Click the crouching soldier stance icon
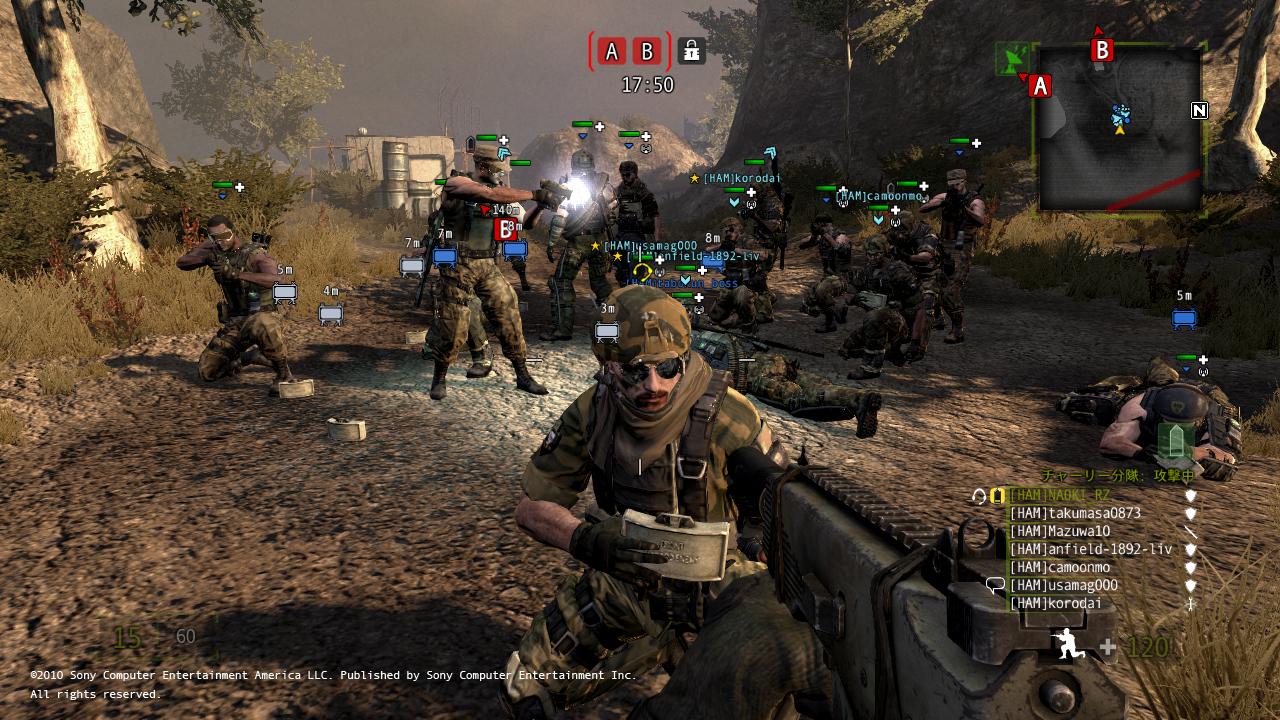1280x720 pixels. pos(1069,645)
